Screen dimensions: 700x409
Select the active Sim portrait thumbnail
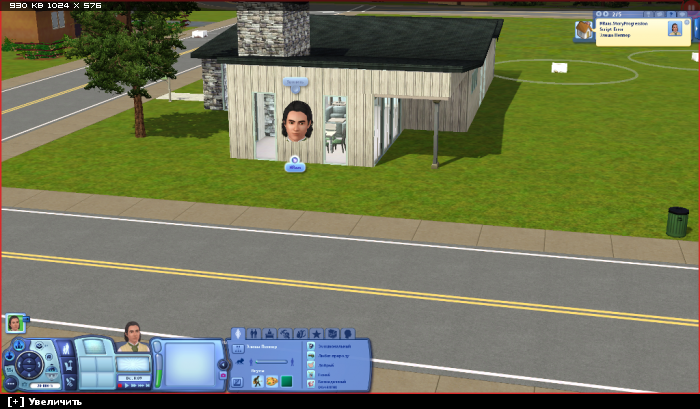[x=15, y=322]
